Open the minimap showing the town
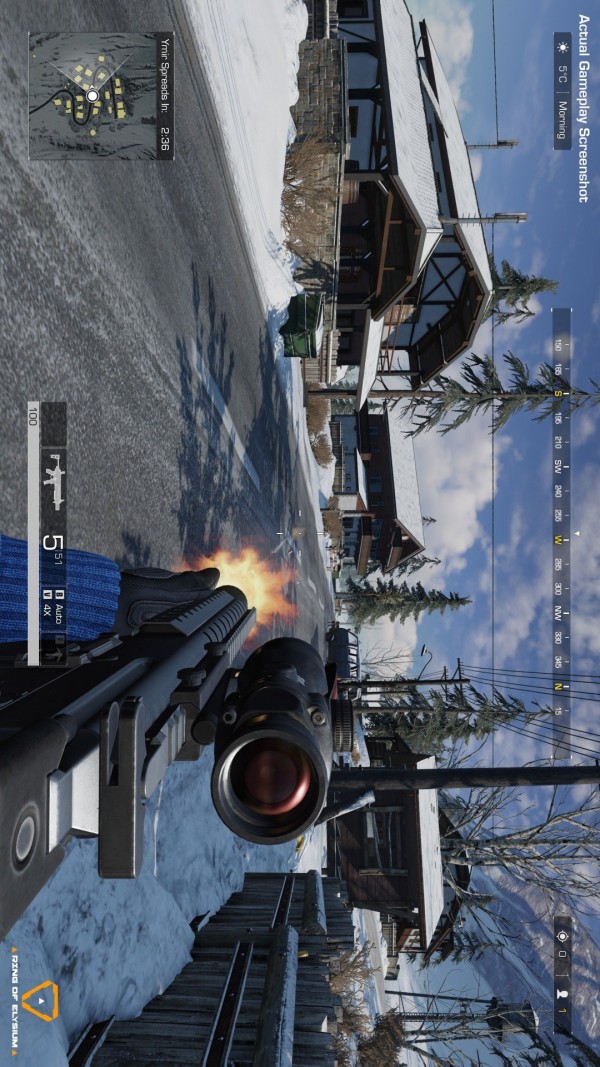600x1067 pixels. [93, 96]
